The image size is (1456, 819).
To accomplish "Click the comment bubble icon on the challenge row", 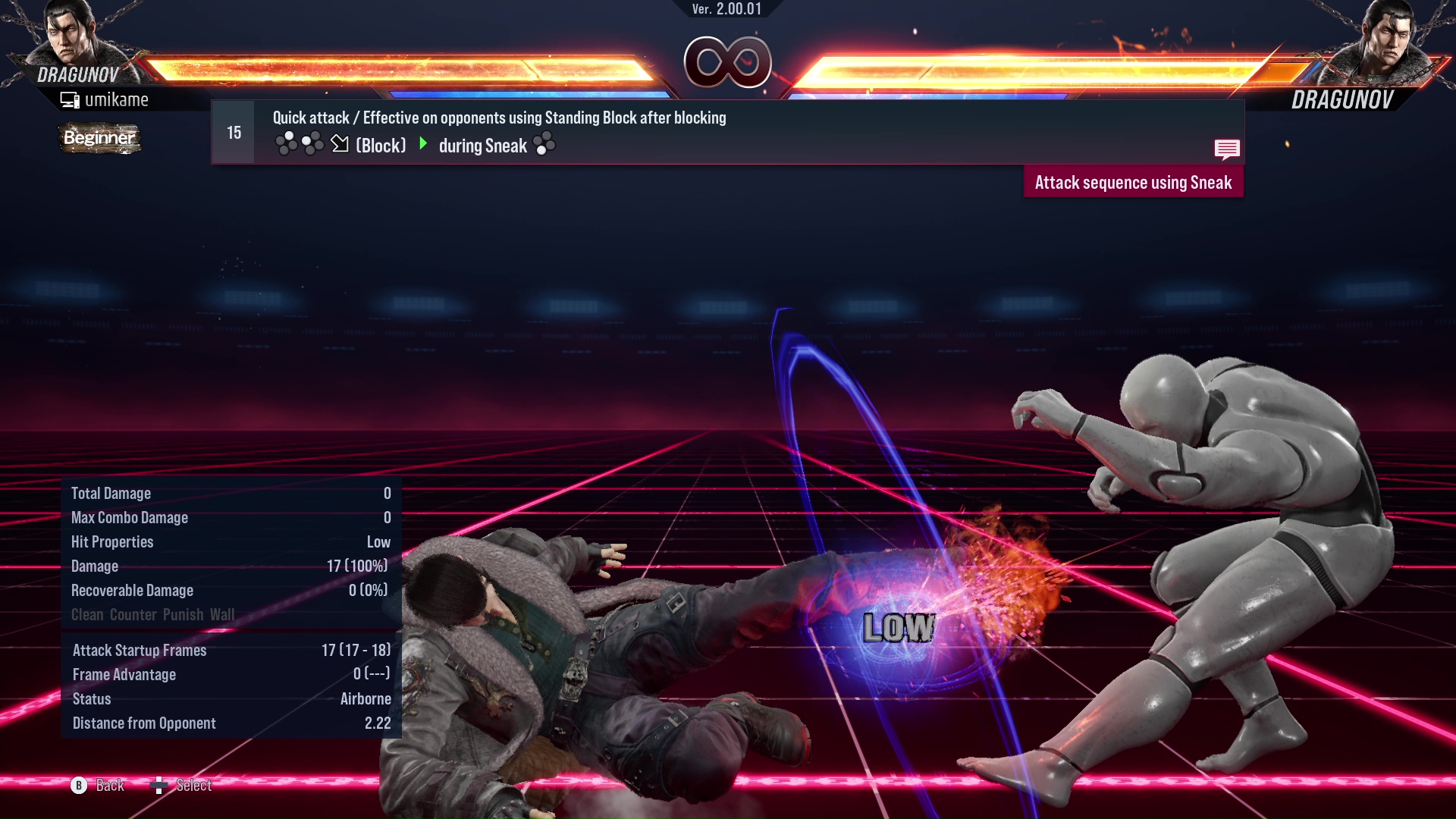I will (x=1227, y=149).
